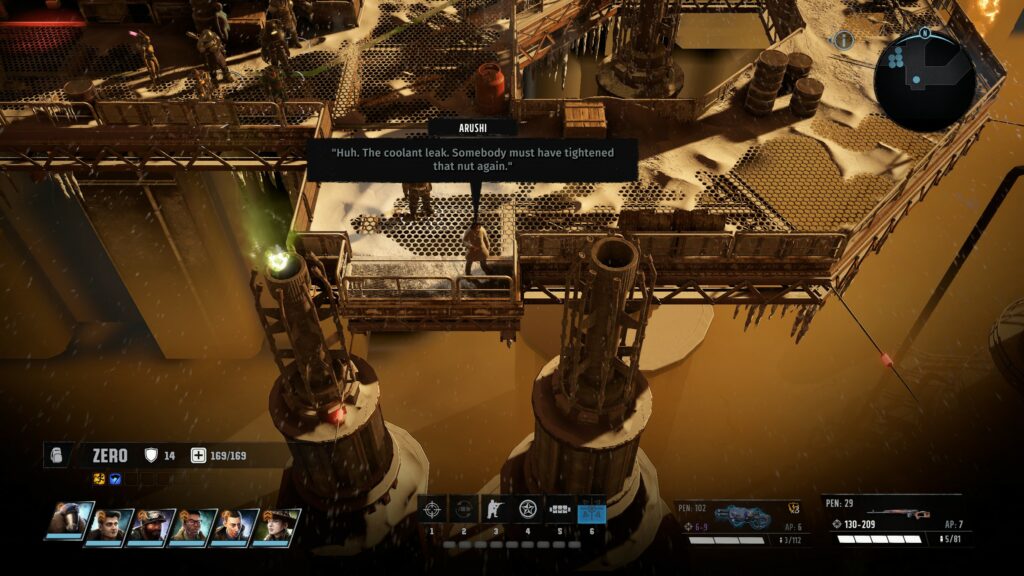Viewport: 1024px width, 576px height.
Task: Switch to the heavy energy weapon with PEN 102
Action: click(738, 520)
